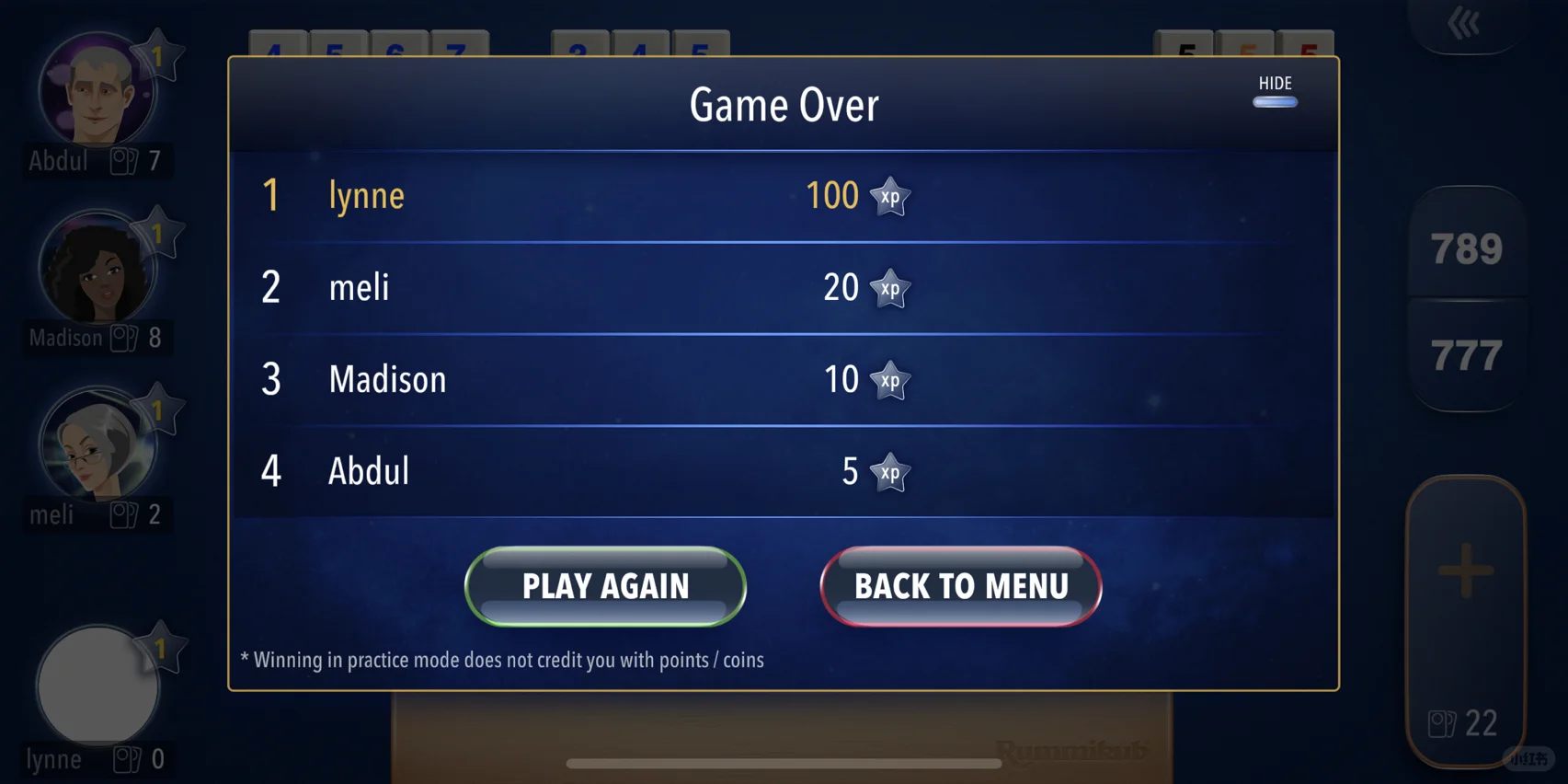Screen dimensions: 1568x784
Task: Collapse the sidebar with the double-chevron arrows
Action: coord(1462,23)
